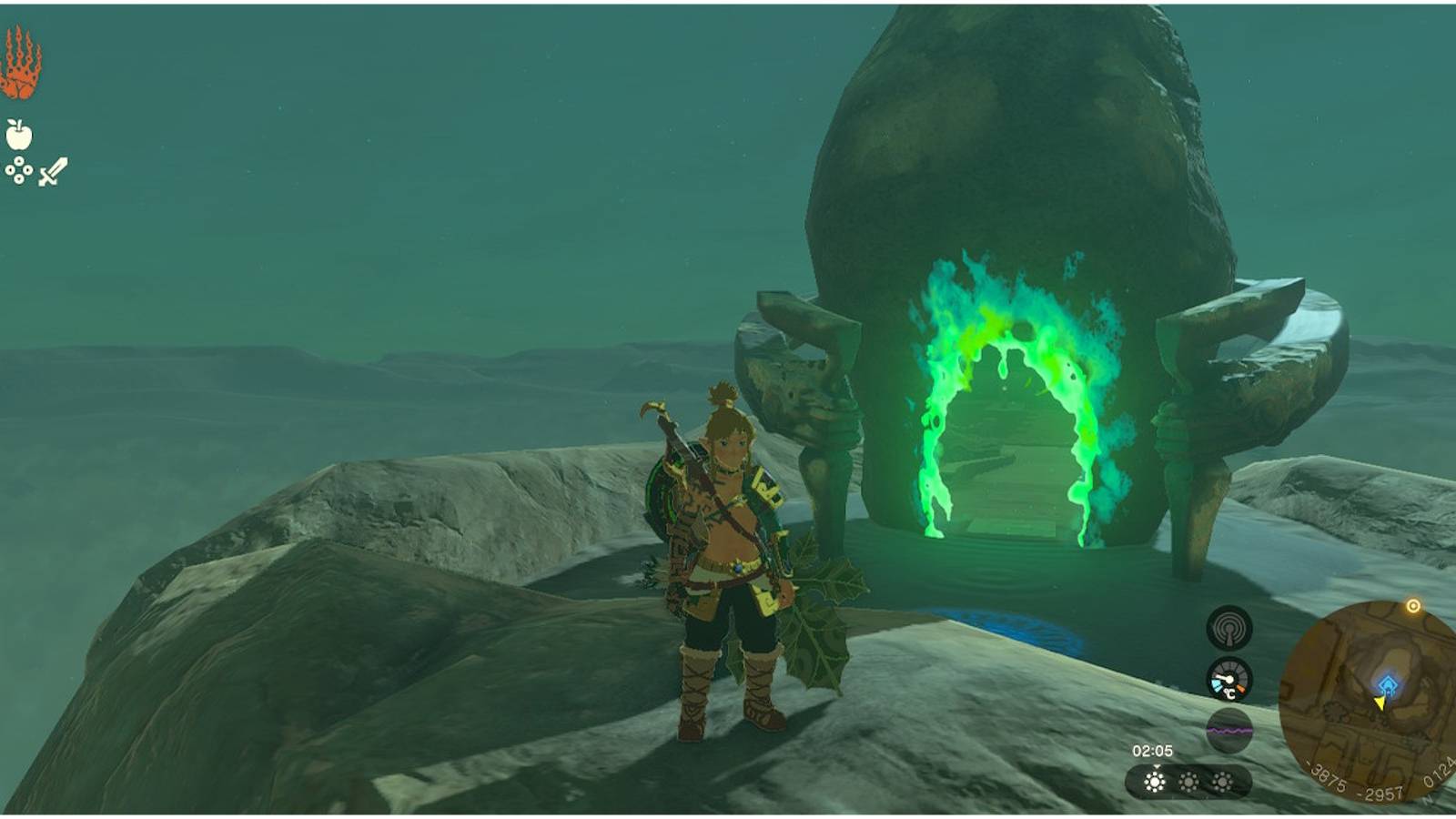
Task: Toggle the left weather forecast sun icon
Action: click(1155, 782)
